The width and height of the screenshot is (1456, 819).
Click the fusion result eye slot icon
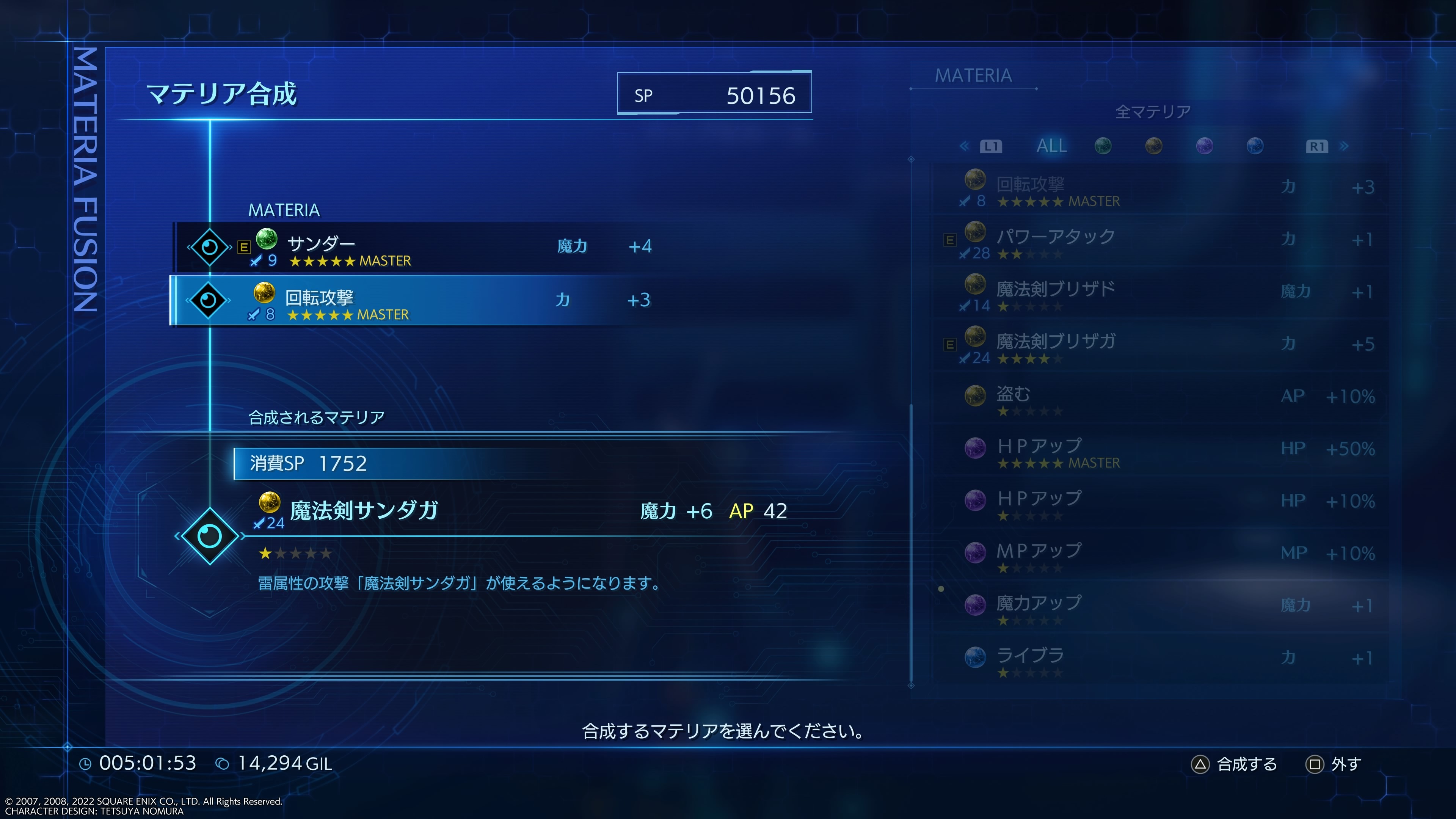pos(210,538)
